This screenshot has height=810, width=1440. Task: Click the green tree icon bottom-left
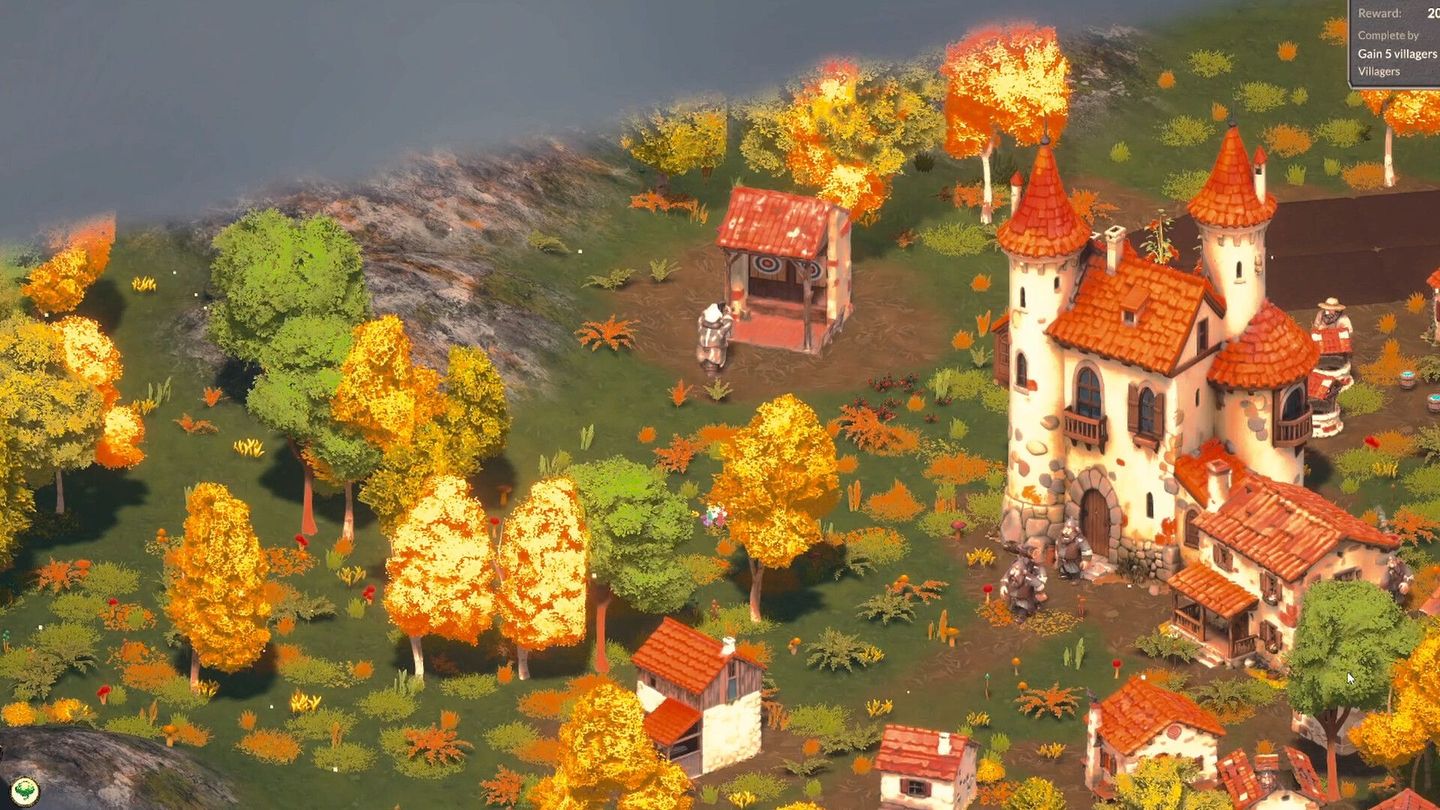coord(22,793)
